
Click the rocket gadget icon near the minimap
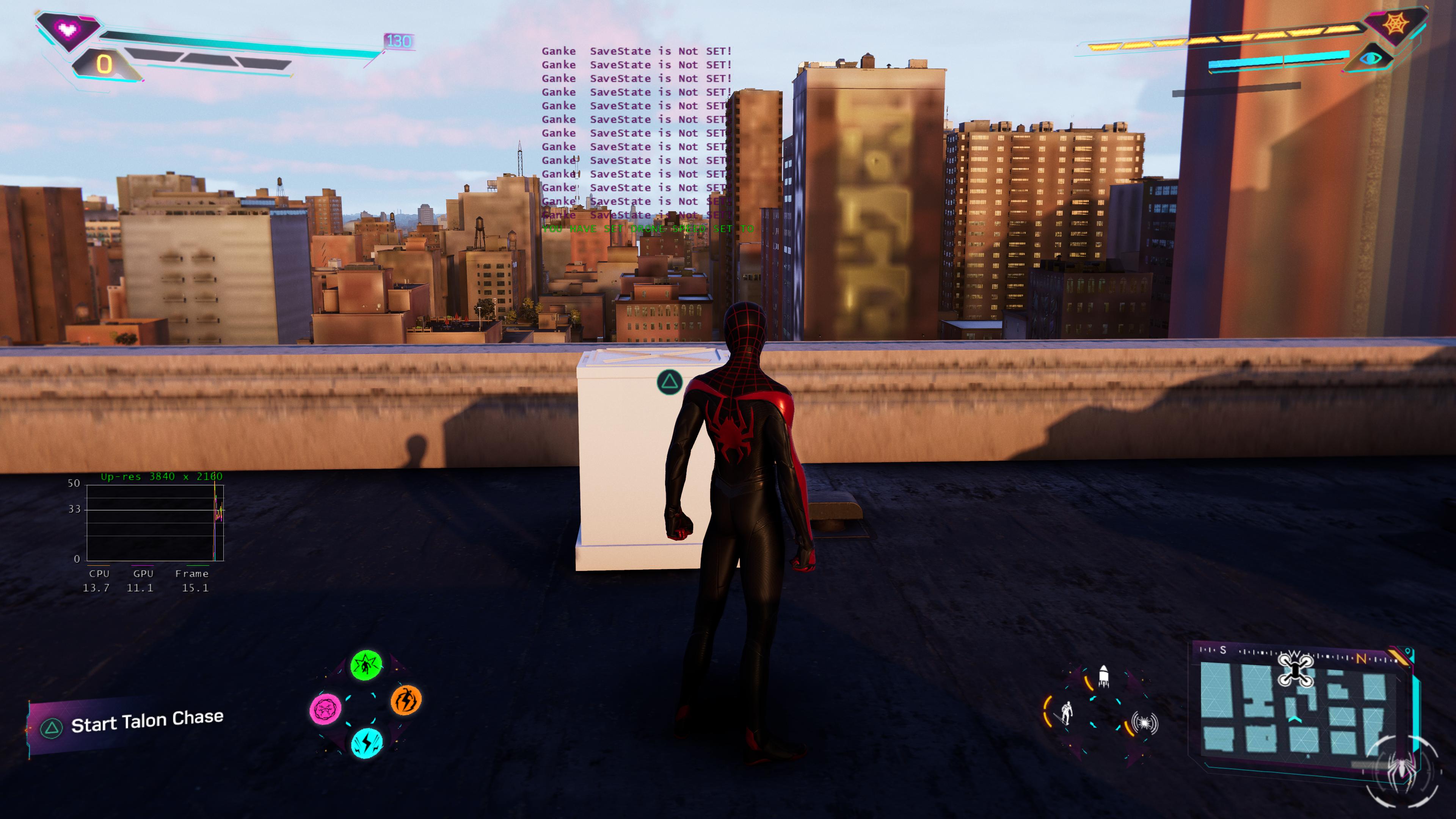click(1104, 677)
